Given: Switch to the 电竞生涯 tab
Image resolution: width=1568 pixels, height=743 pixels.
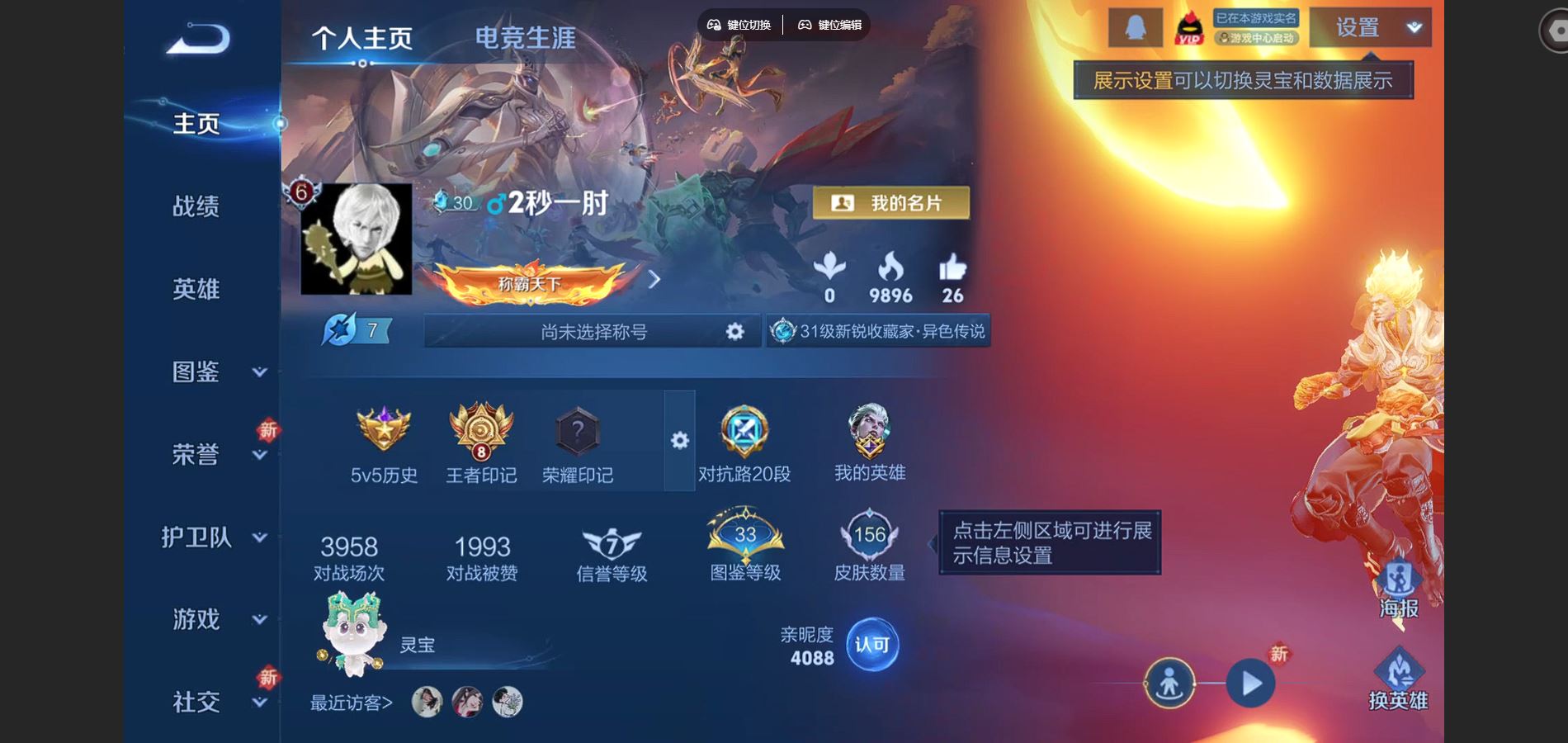Looking at the screenshot, I should pyautogui.click(x=526, y=36).
